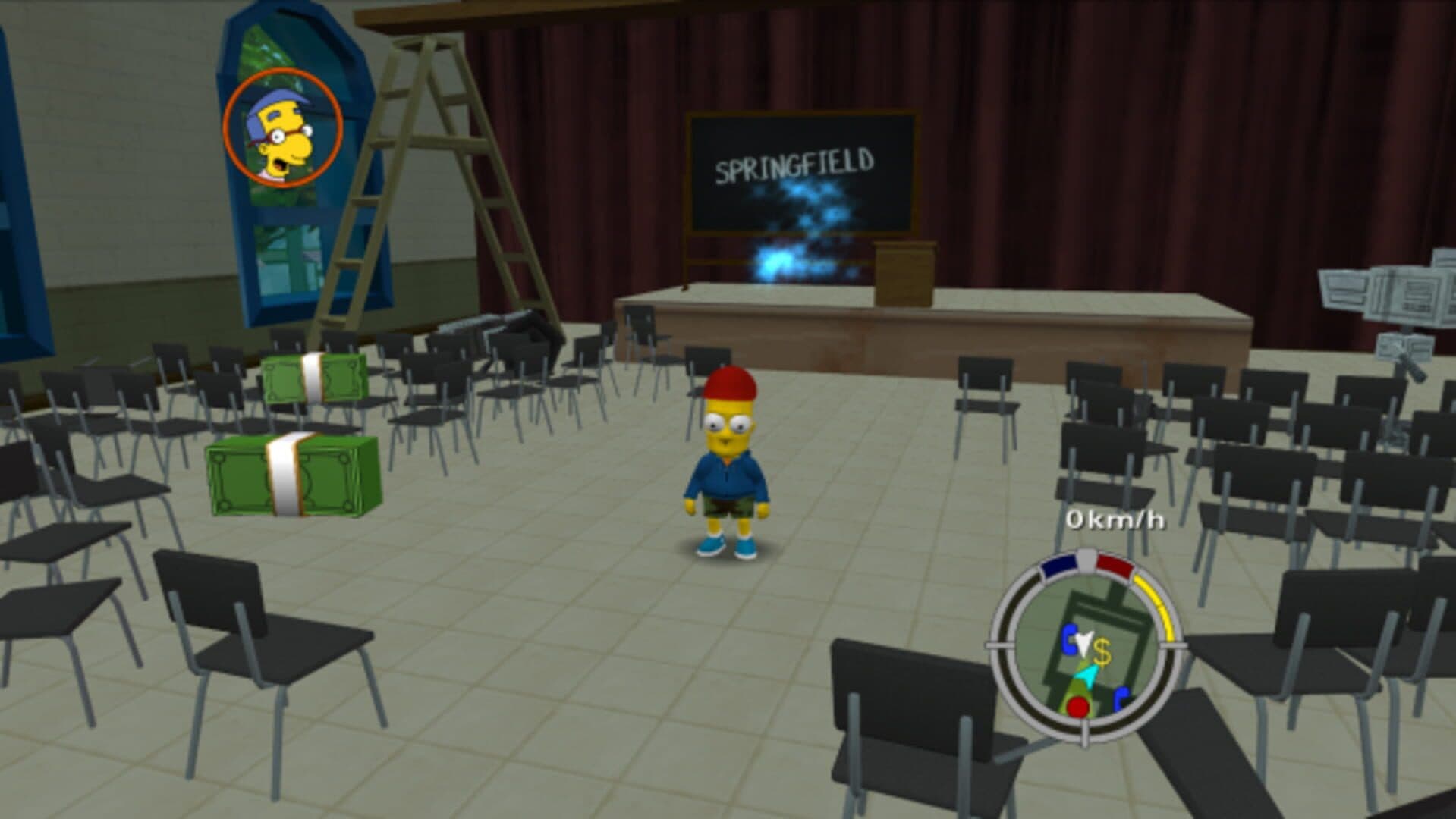Viewport: 1456px width, 819px height.
Task: Click the Milhouse portrait icon
Action: click(x=283, y=128)
